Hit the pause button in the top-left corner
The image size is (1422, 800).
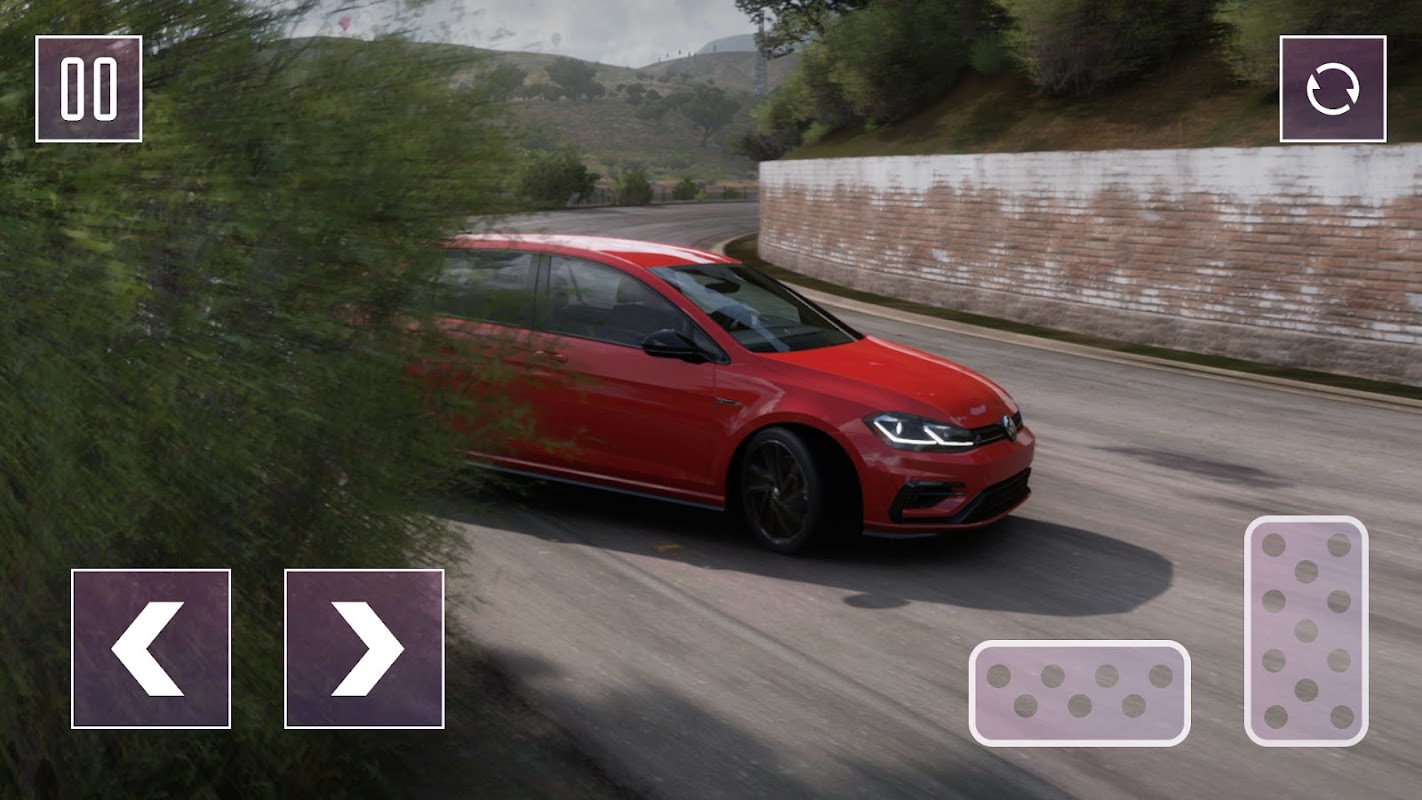pos(88,88)
